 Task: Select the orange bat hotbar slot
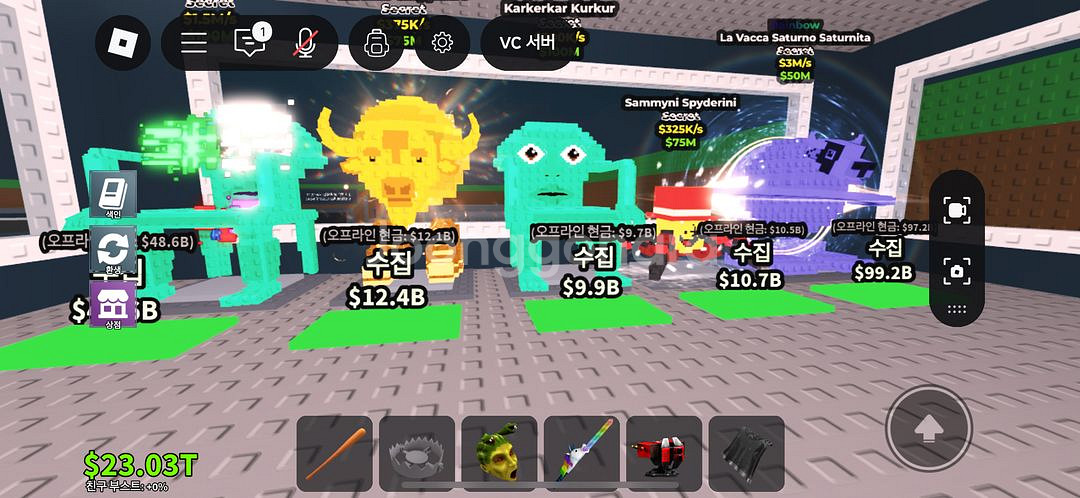tap(335, 454)
